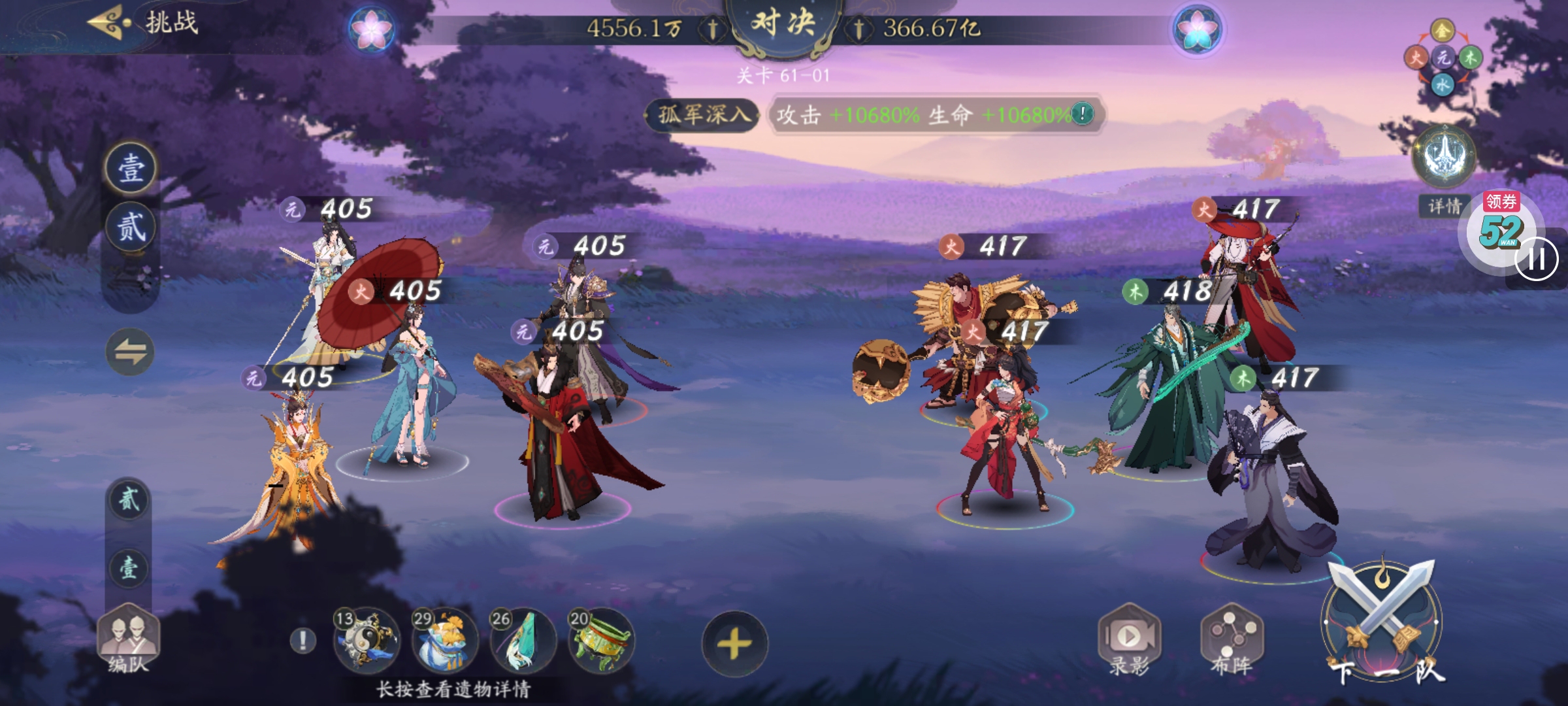
Task: Switch to formation slot 贰
Action: point(131,227)
